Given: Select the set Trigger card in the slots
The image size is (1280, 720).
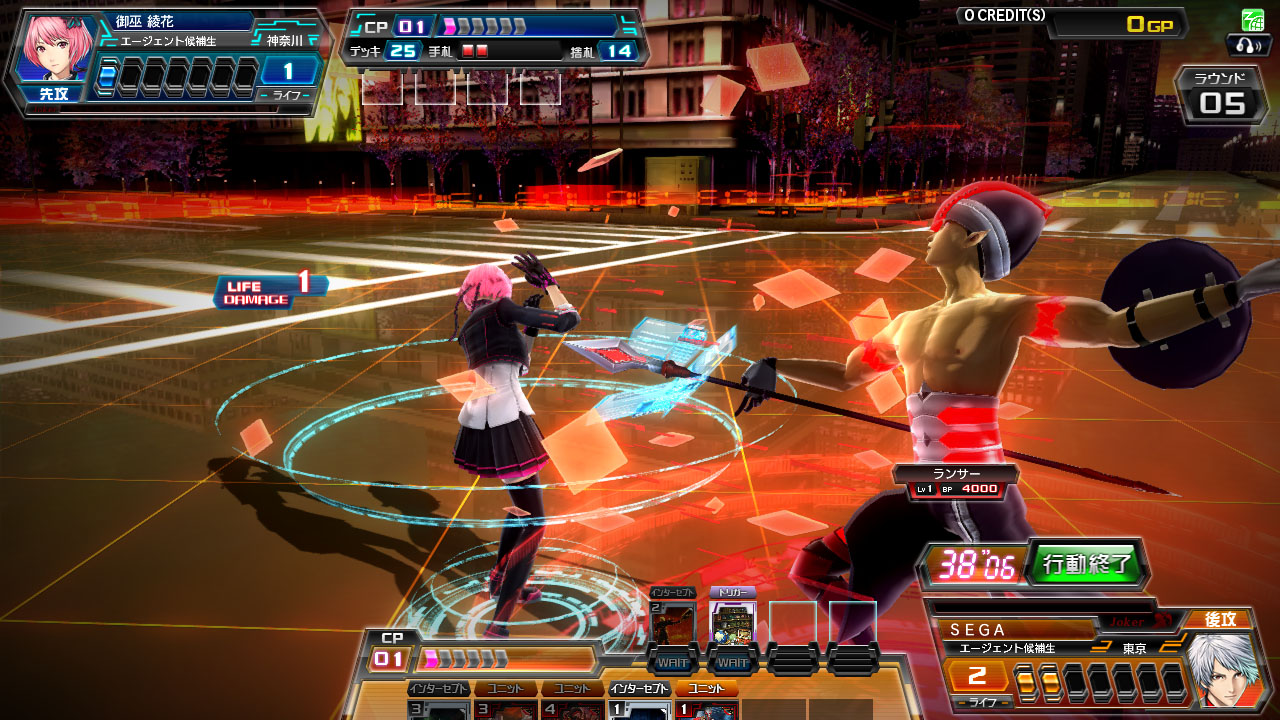Looking at the screenshot, I should coord(732,622).
